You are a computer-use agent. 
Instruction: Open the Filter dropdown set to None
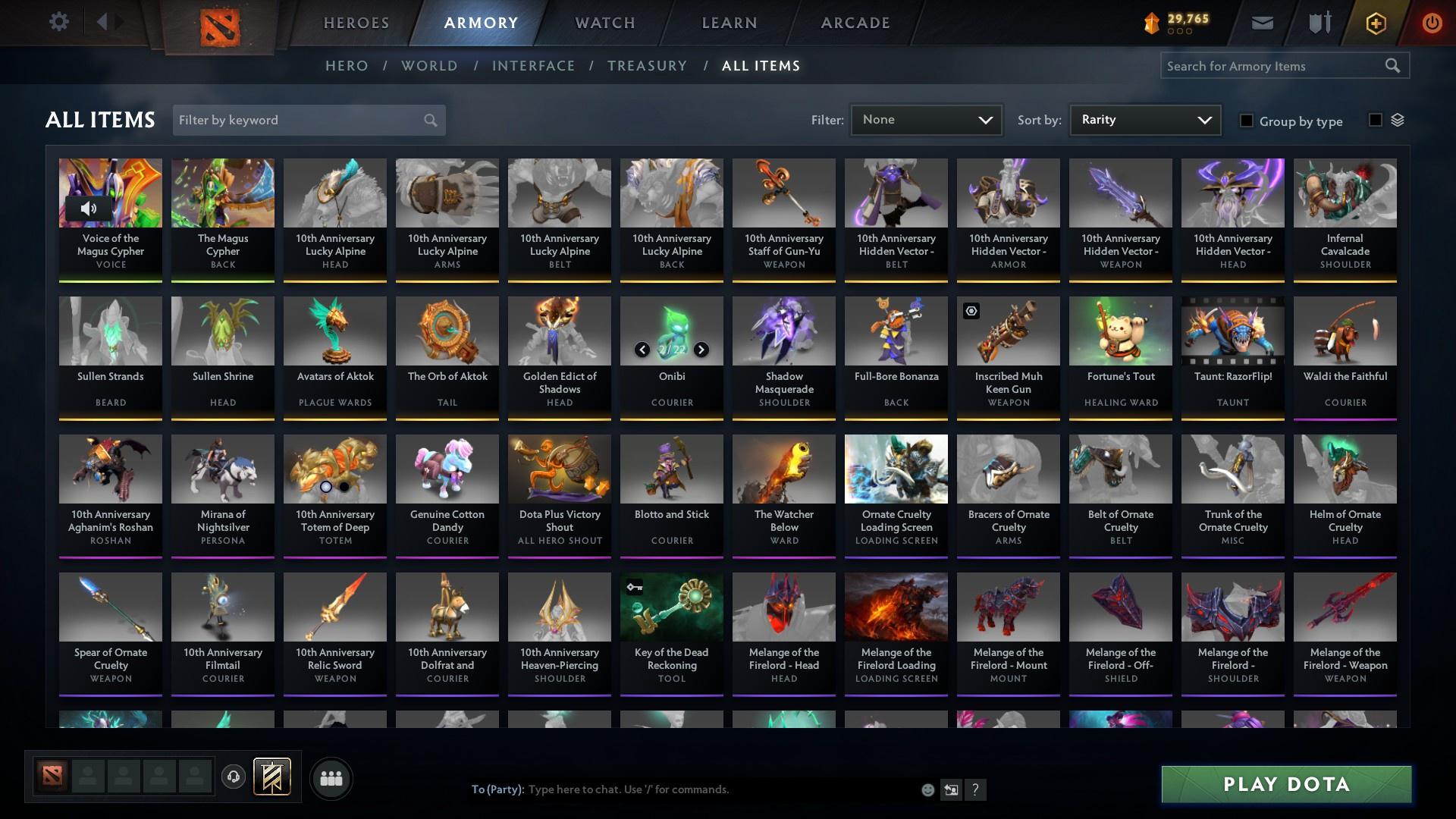tap(925, 119)
